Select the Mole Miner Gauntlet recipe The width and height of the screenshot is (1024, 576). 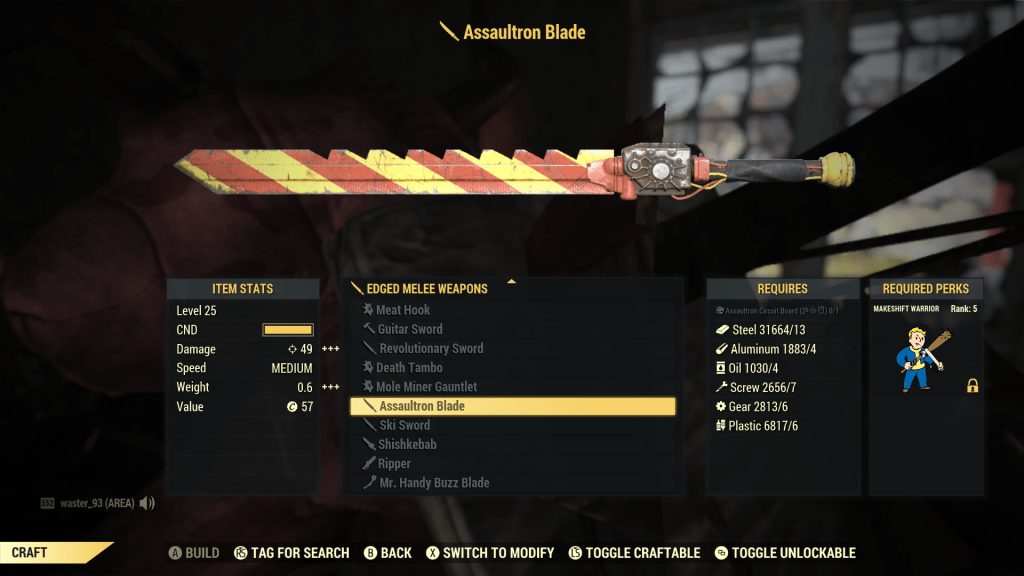[426, 386]
